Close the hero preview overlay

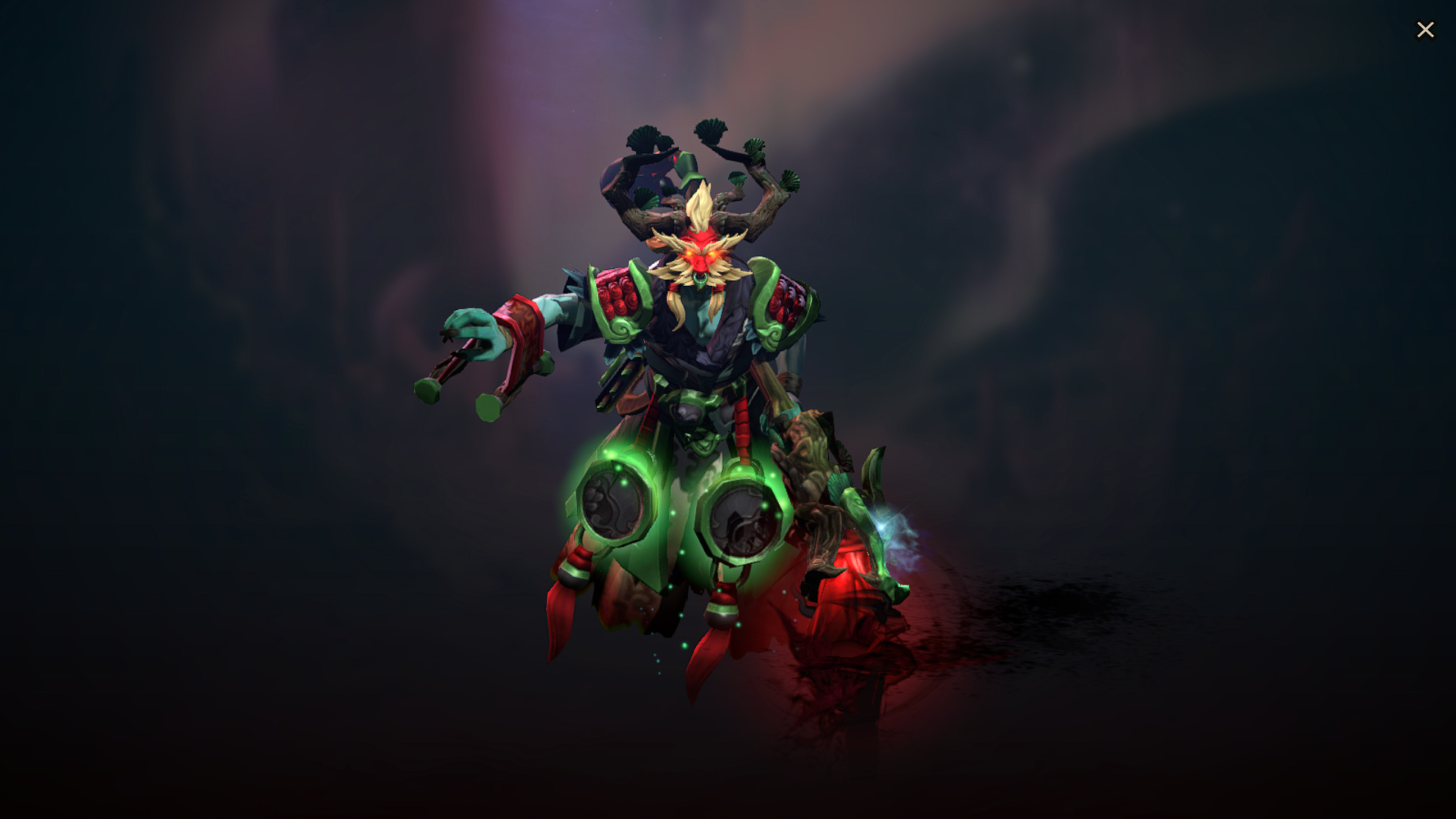[1426, 30]
